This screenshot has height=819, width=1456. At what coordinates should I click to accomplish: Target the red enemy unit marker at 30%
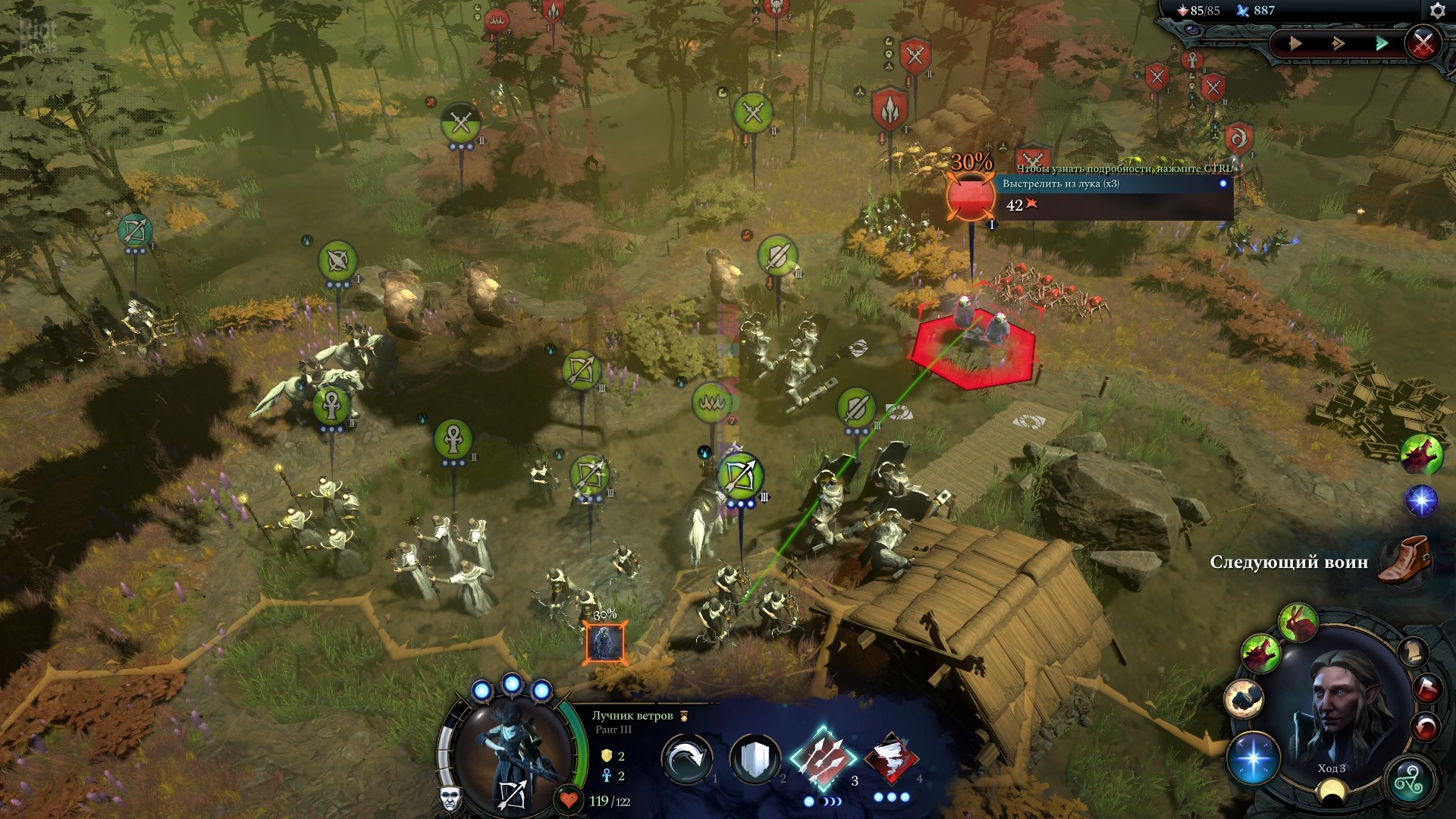coord(971,197)
